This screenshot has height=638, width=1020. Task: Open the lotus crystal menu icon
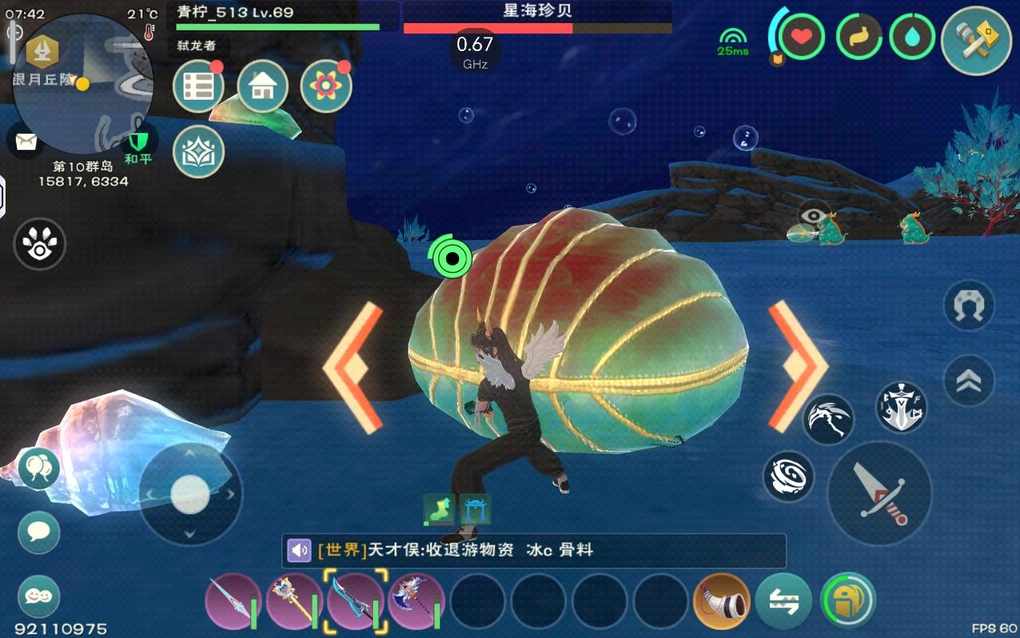198,151
